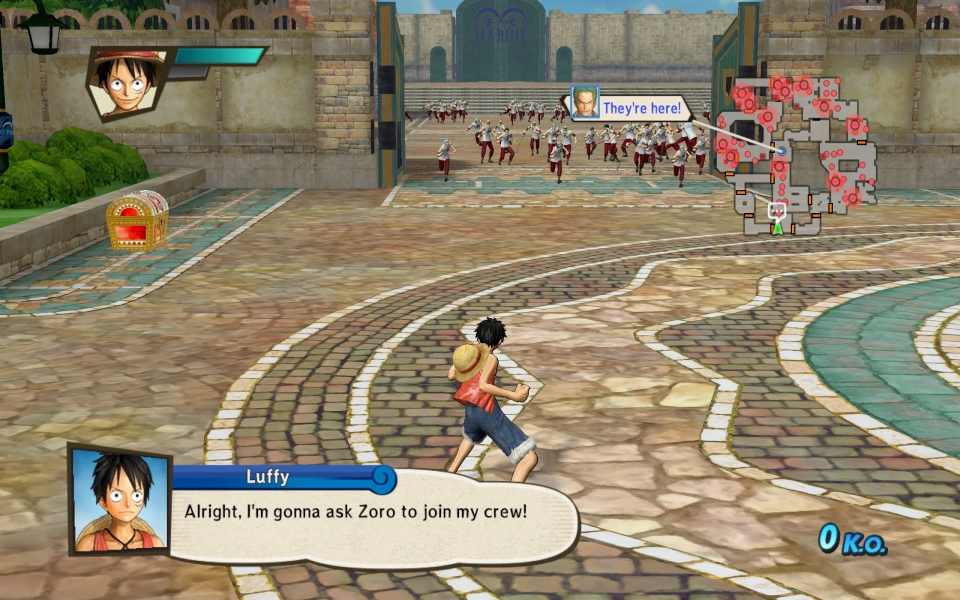Click the green player arrow on minimap
The image size is (960, 600).
coord(777,227)
